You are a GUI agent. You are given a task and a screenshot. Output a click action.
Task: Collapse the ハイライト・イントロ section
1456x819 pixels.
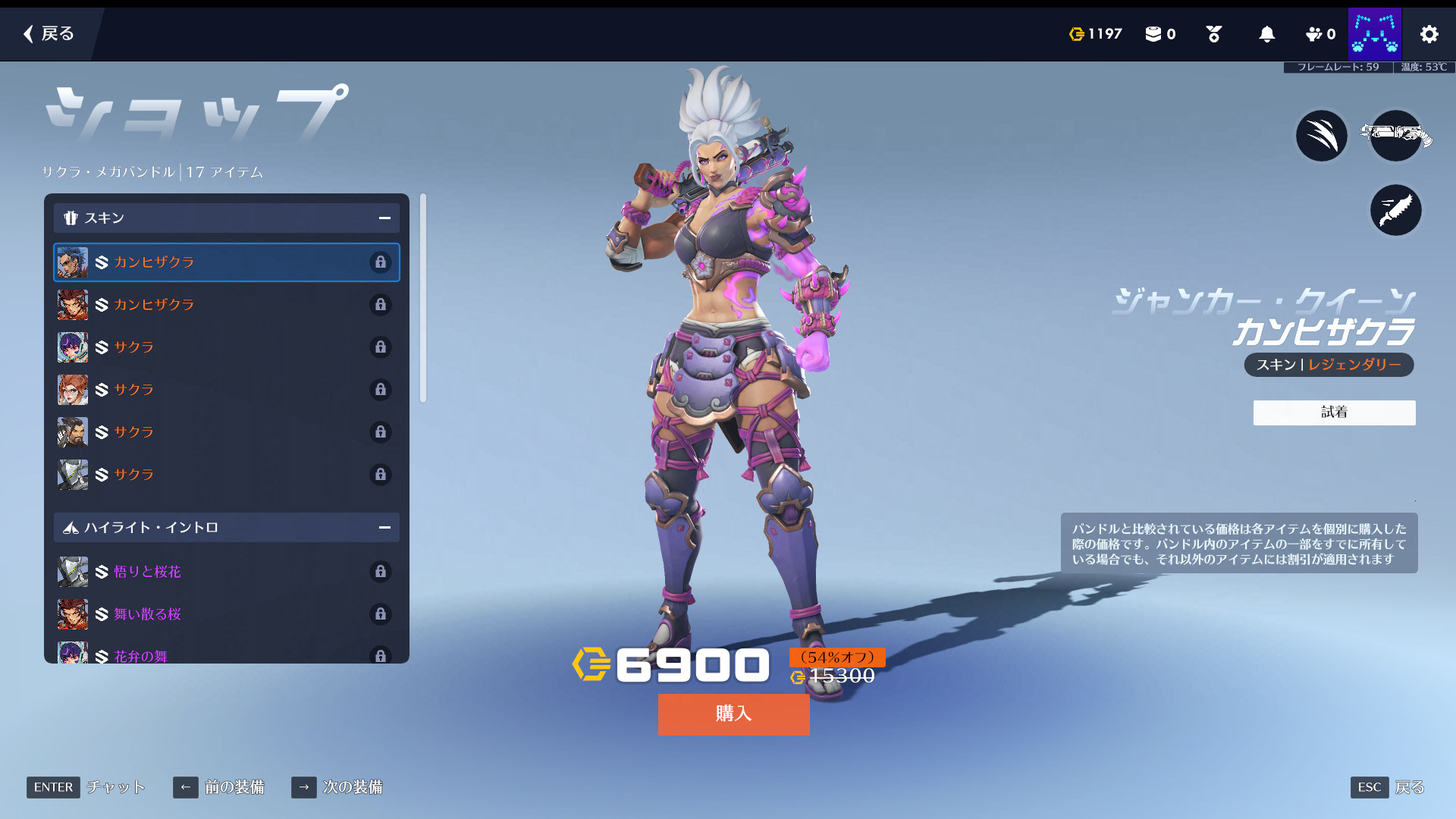coord(384,528)
